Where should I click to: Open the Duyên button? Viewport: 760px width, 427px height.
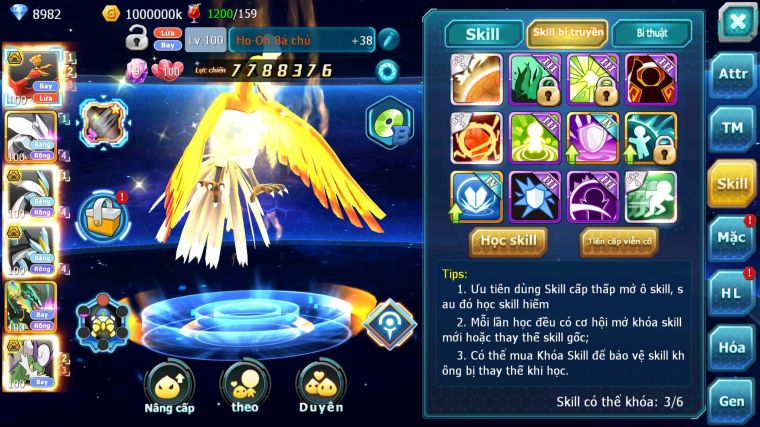320,389
